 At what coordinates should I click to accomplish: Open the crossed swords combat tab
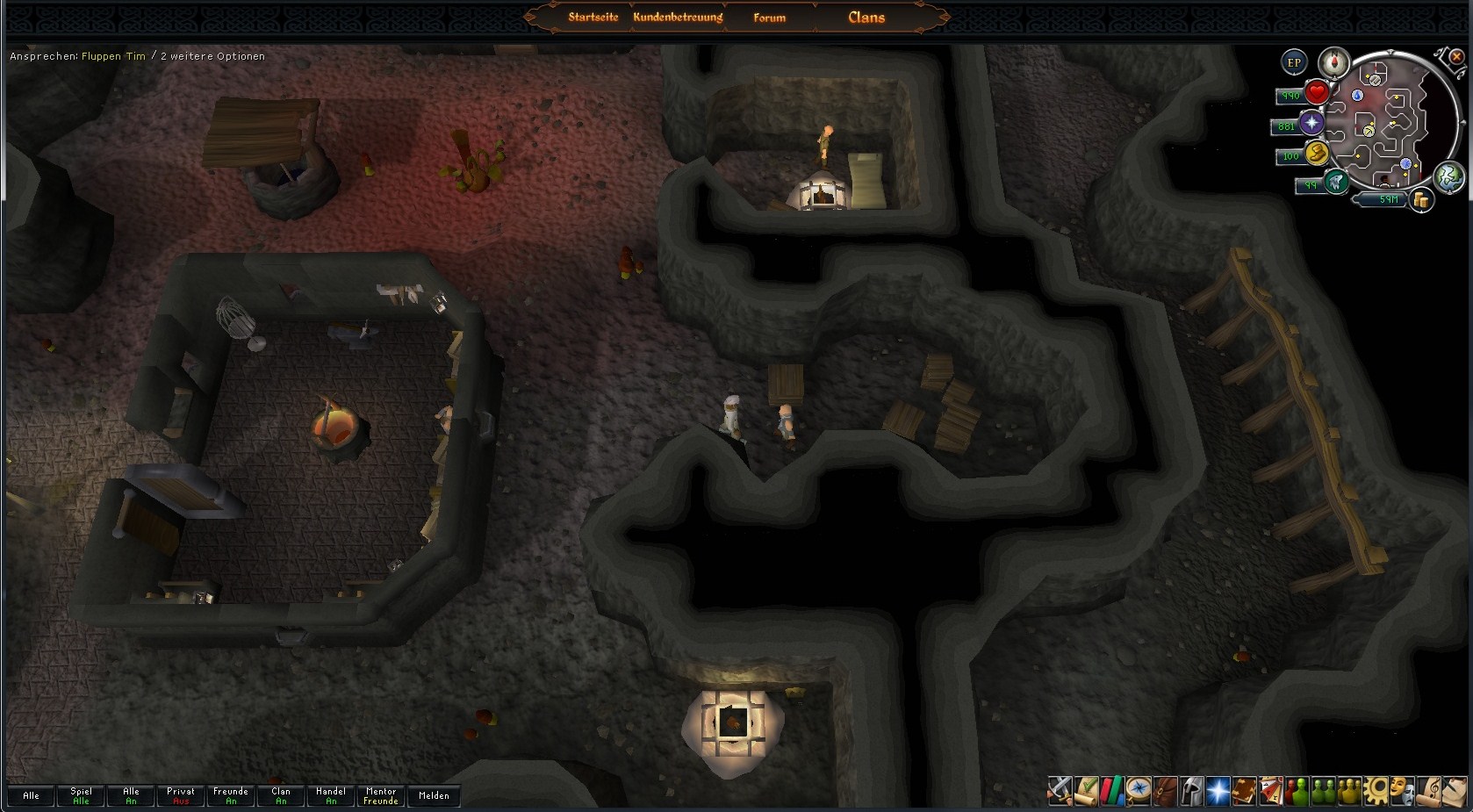1061,791
